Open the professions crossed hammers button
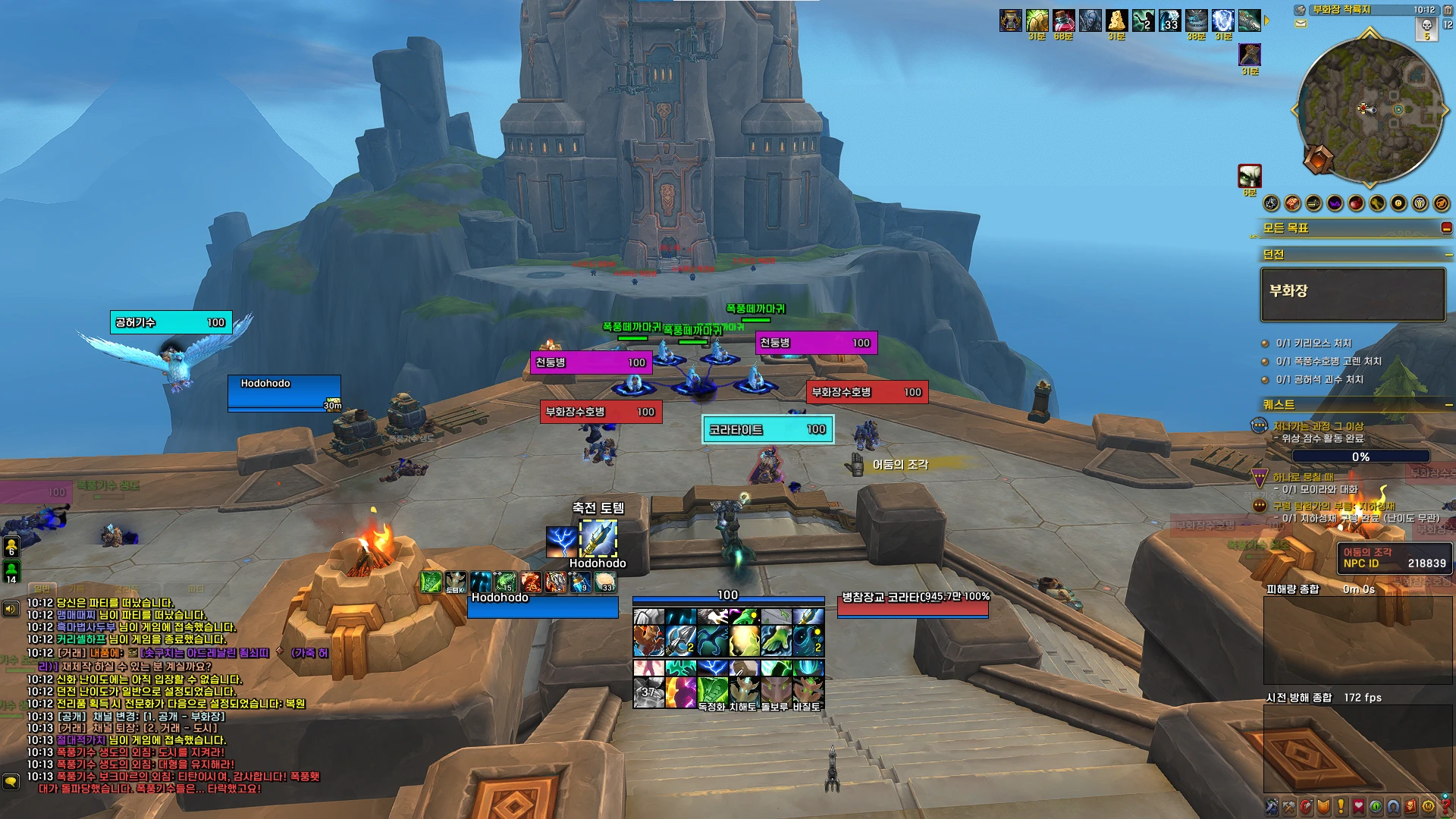This screenshot has height=819, width=1456. click(x=1288, y=806)
